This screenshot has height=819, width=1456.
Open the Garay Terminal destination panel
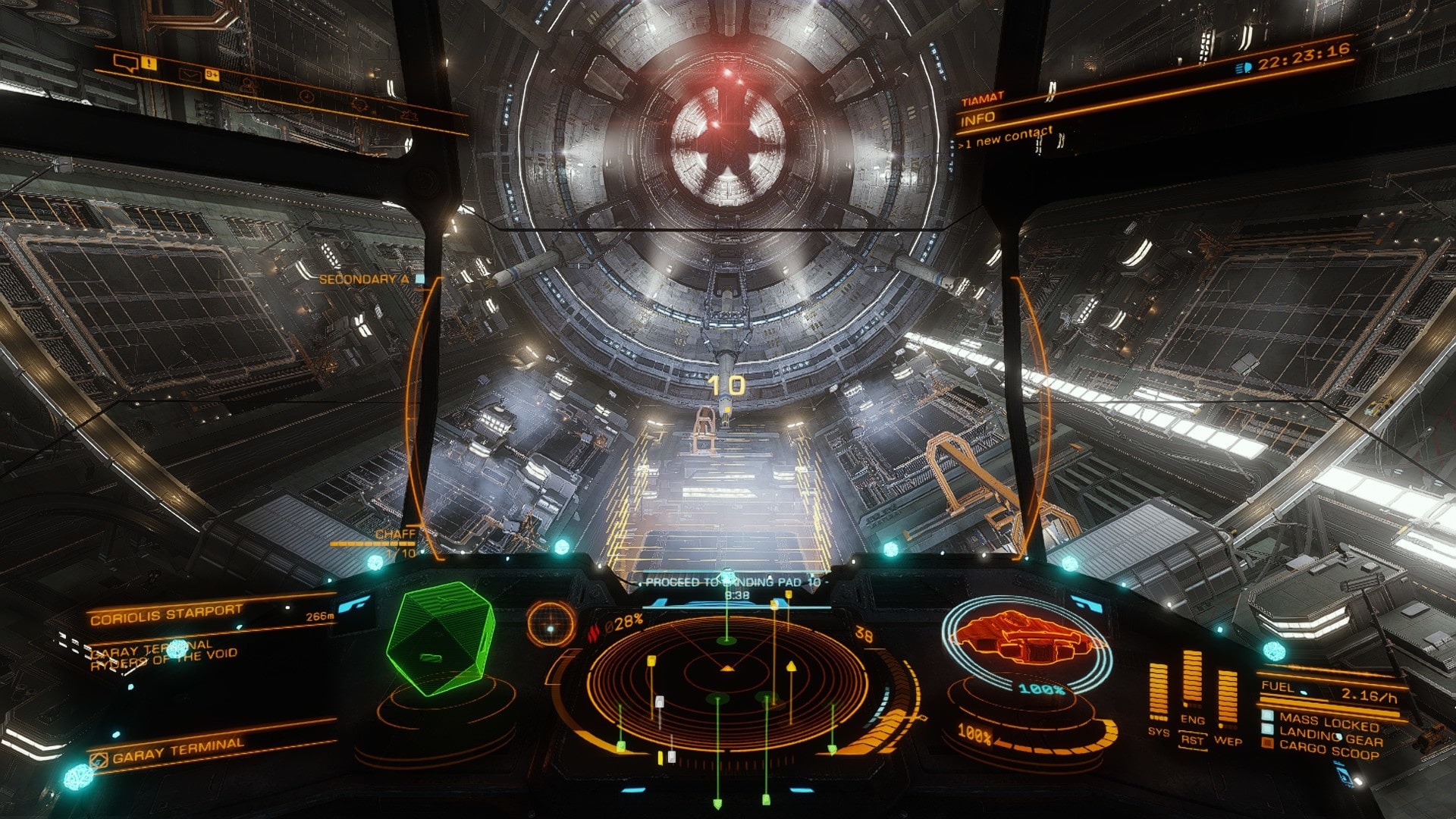[x=178, y=751]
